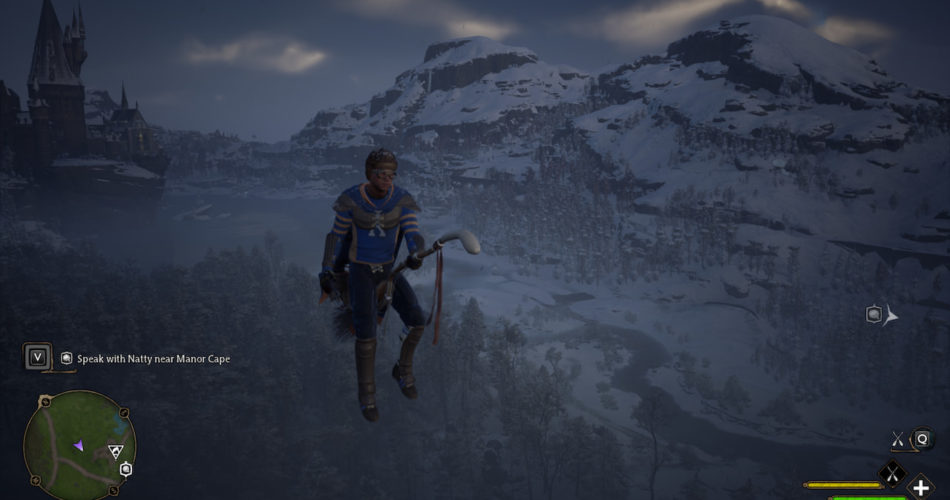Click the triangular marker on the minimap
The height and width of the screenshot is (500, 950).
pyautogui.click(x=116, y=451)
